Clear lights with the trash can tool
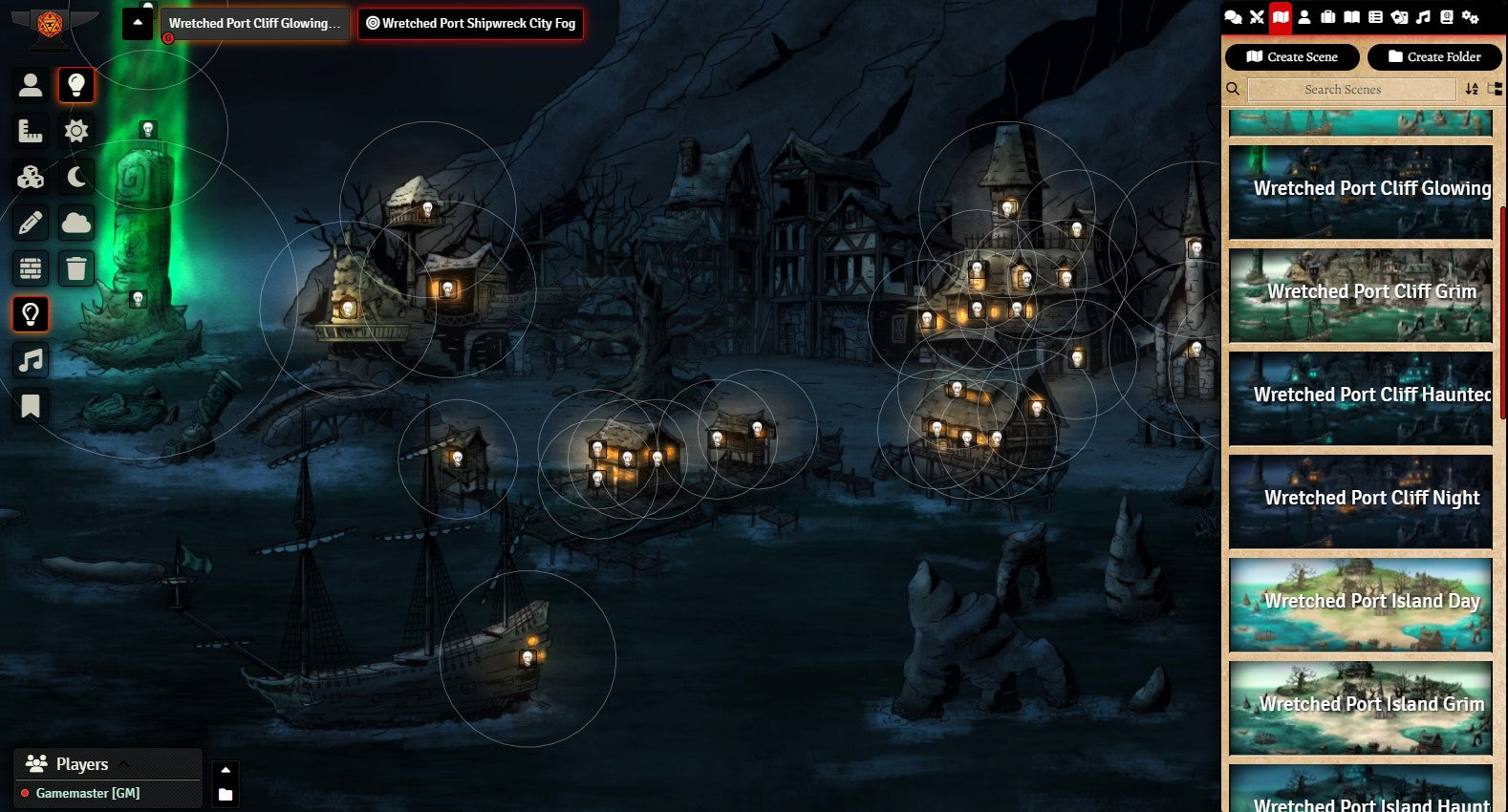 pos(76,268)
